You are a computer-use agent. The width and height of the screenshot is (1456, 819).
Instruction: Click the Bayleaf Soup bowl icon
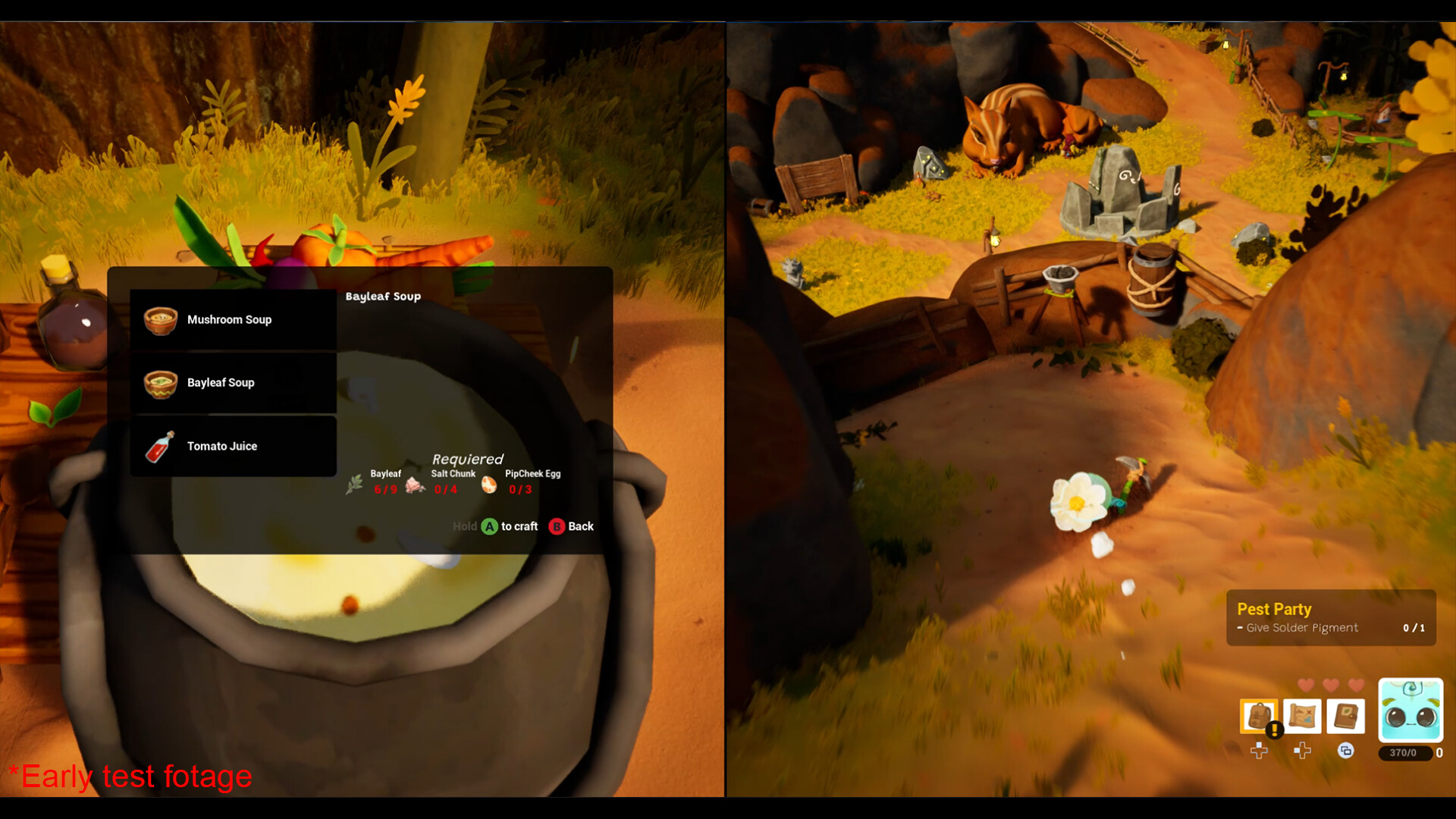point(161,382)
